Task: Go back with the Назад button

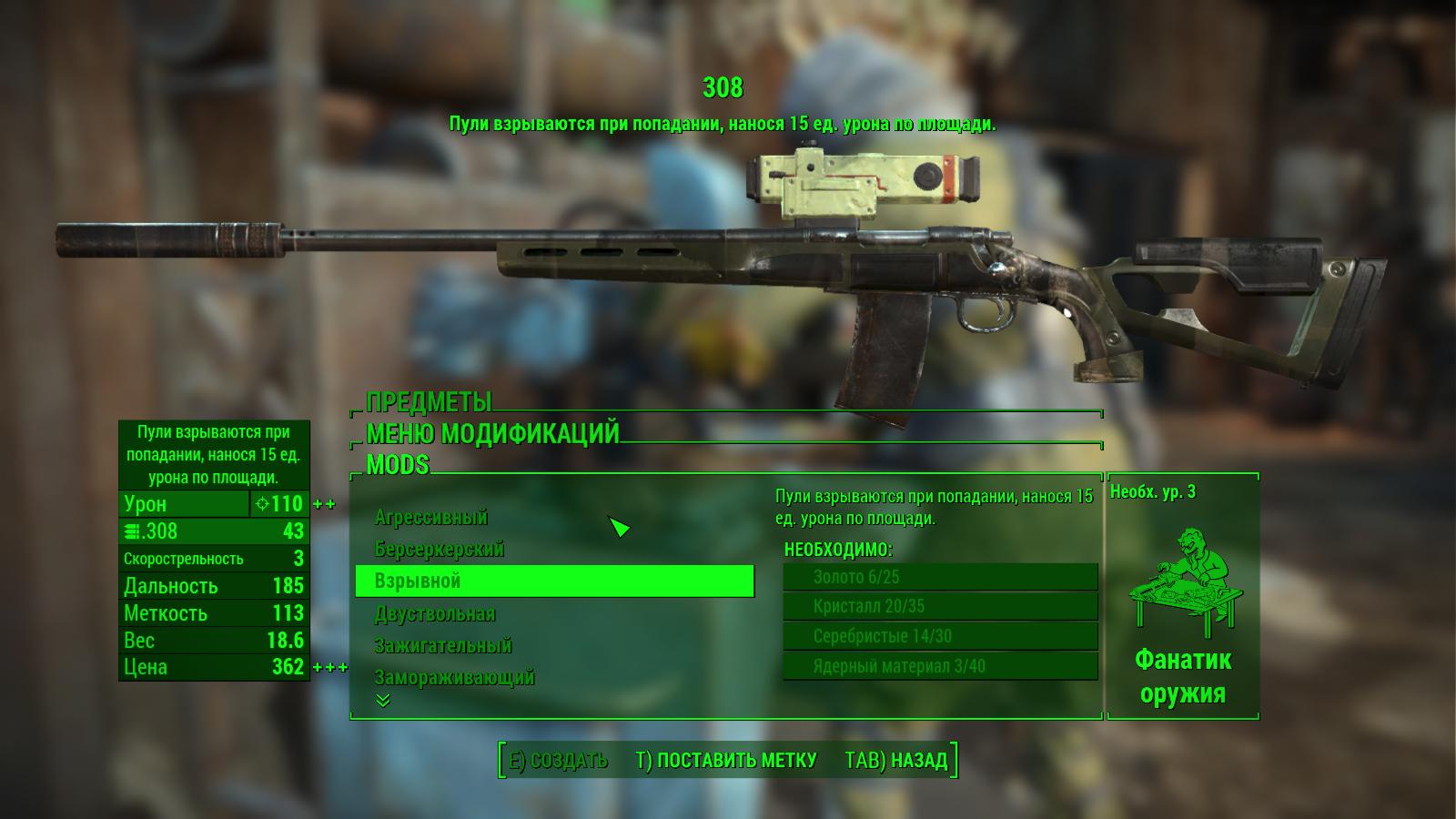Action: (x=896, y=761)
